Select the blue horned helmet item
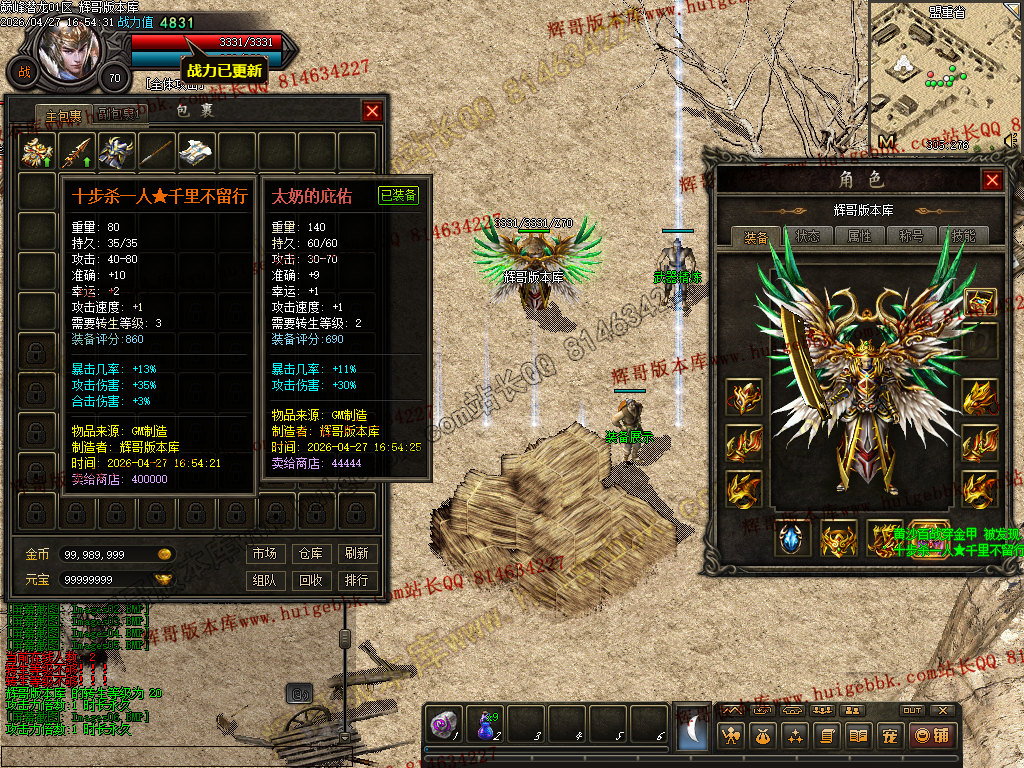Screen dimensions: 1024x768 [x=118, y=151]
